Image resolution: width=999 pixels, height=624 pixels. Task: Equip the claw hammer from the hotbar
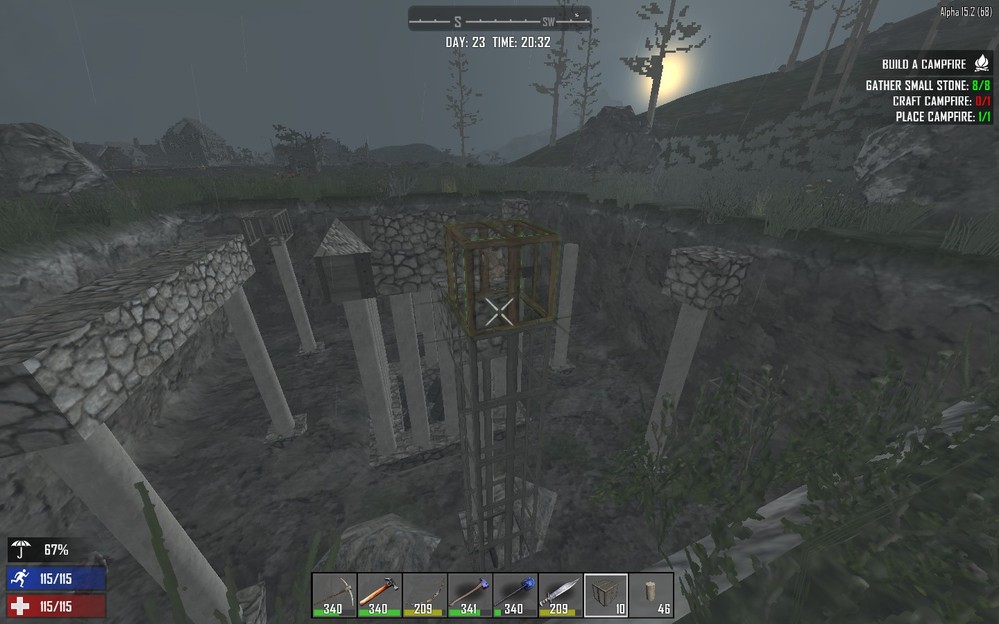pos(379,595)
